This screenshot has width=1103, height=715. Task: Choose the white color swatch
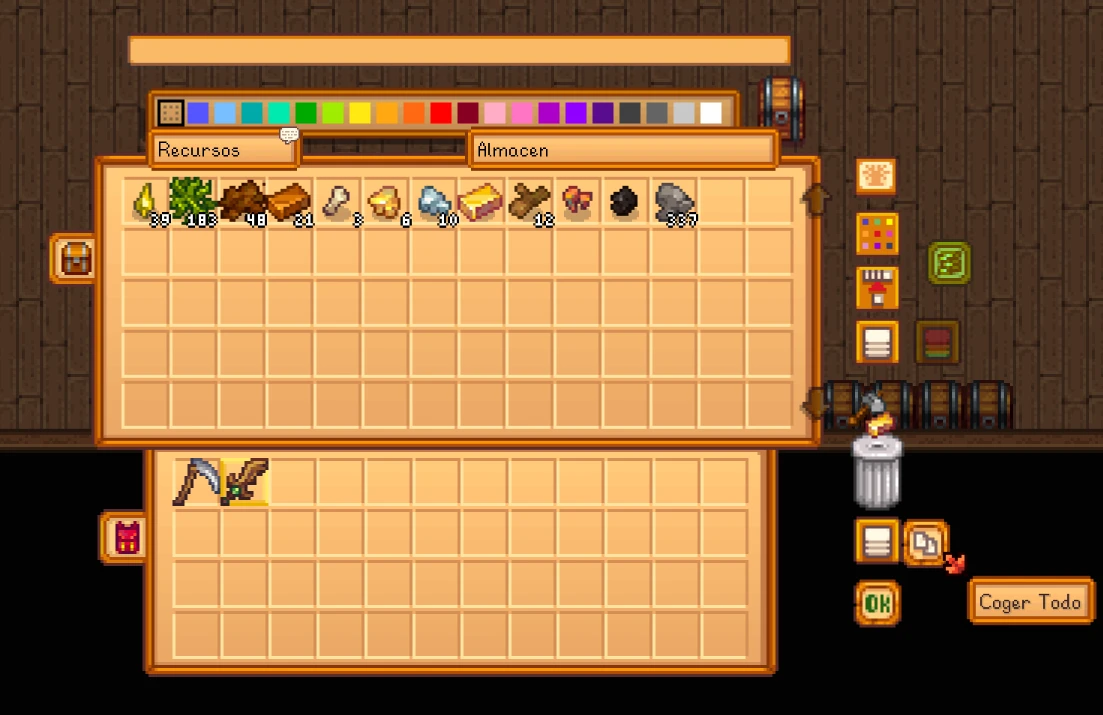pyautogui.click(x=711, y=113)
